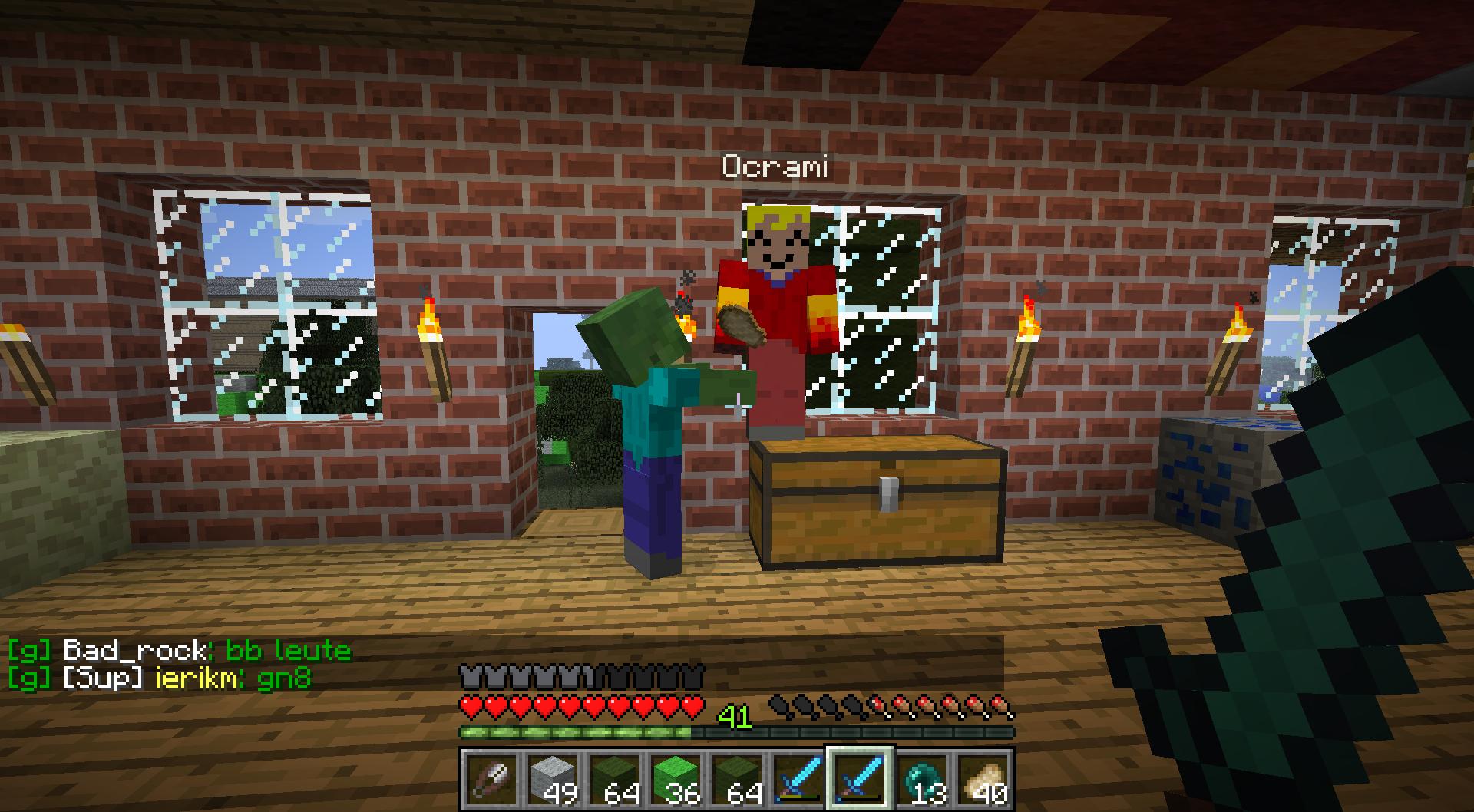This screenshot has height=812, width=1474.
Task: Choose the bread stack of 40
Action: tap(983, 779)
